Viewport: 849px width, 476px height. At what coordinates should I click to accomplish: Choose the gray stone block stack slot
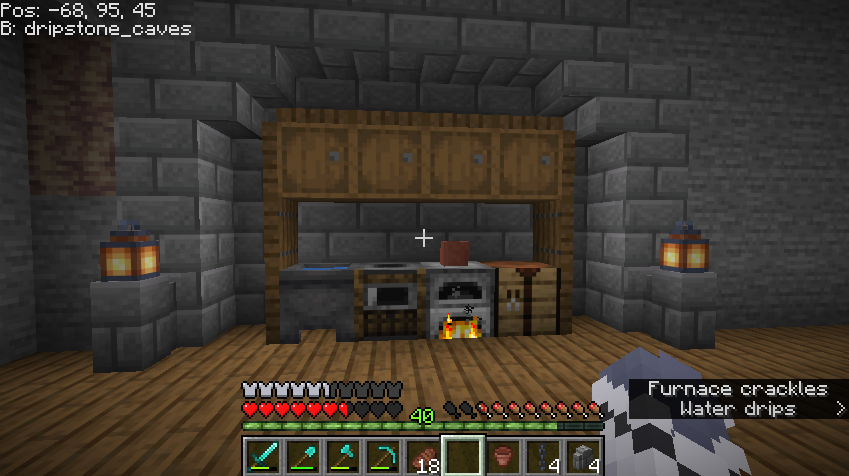tap(583, 456)
